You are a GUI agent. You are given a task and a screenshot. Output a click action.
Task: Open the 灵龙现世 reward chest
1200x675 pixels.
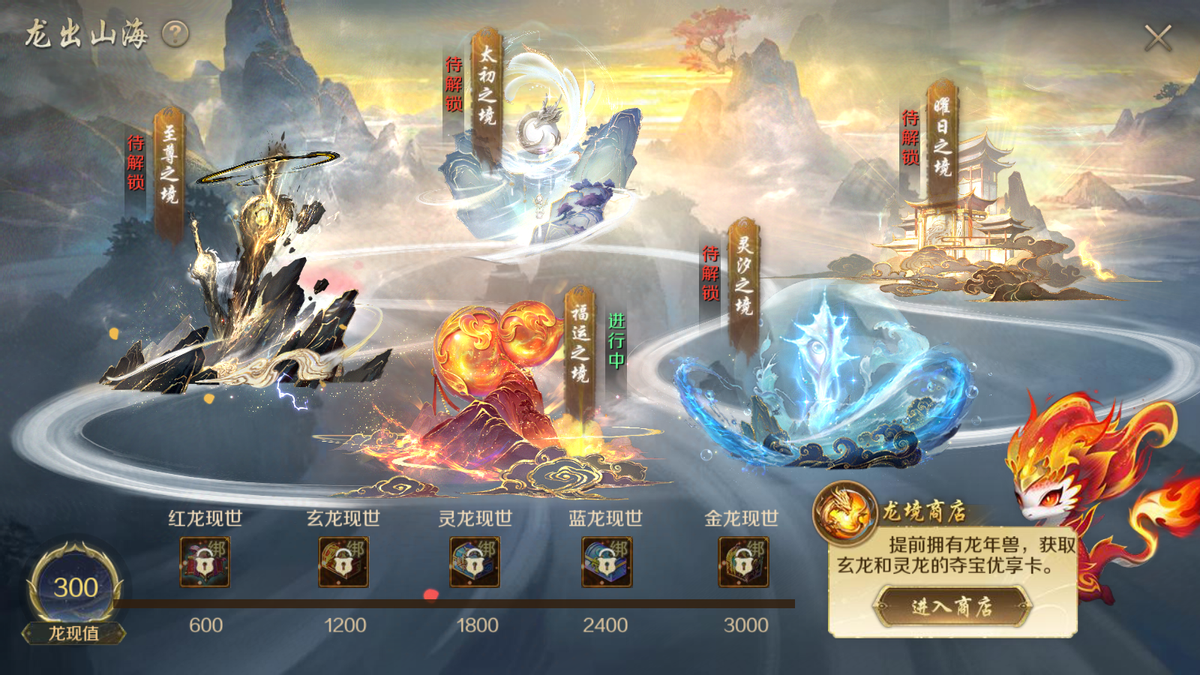[475, 562]
